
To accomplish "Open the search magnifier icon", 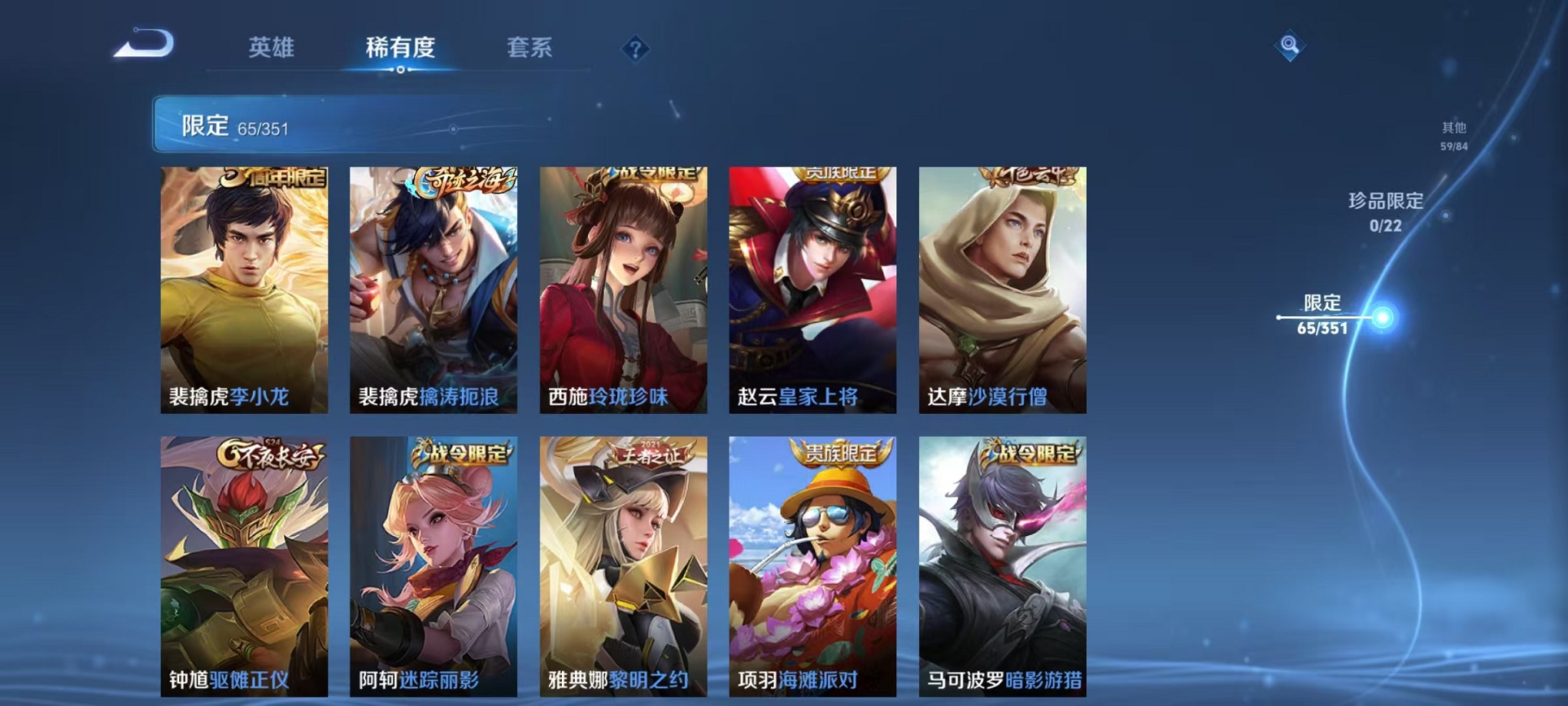I will pyautogui.click(x=1290, y=44).
